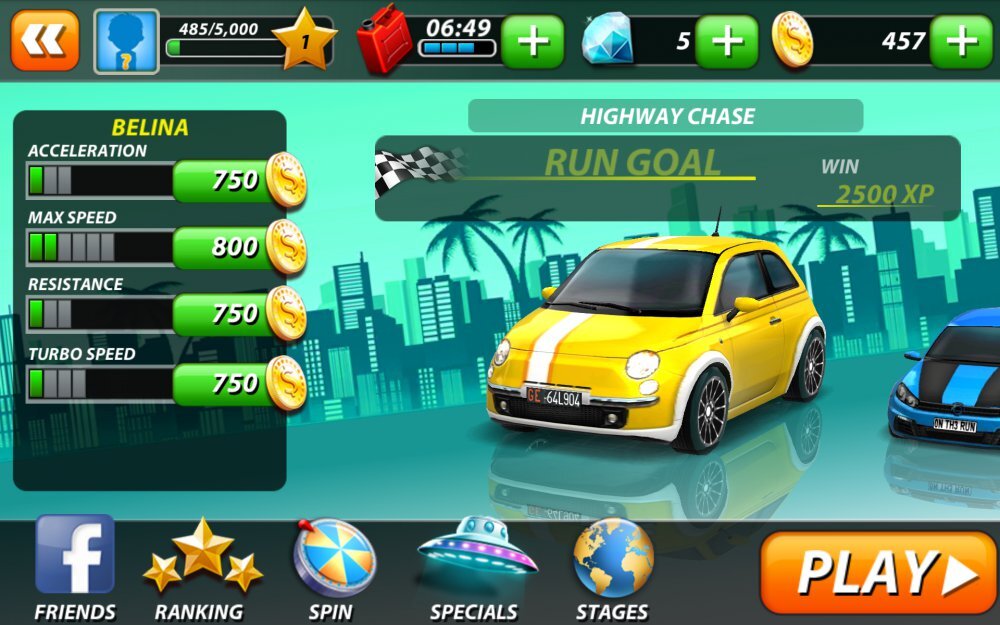Upgrade Acceleration for 750 coins
1000x625 pixels.
(238, 181)
